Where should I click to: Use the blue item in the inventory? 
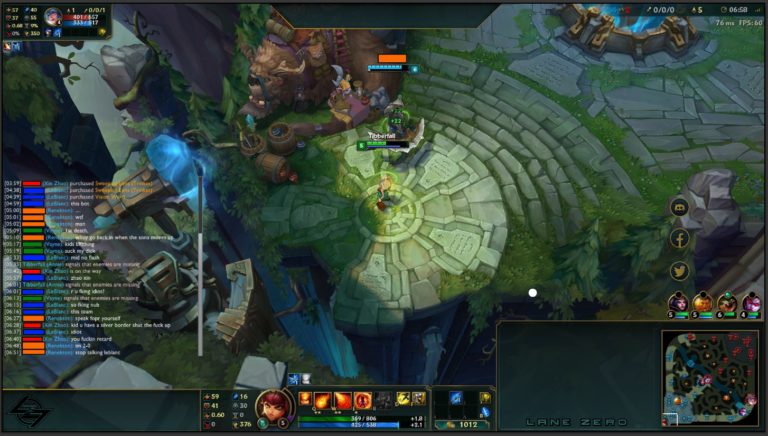pos(456,398)
